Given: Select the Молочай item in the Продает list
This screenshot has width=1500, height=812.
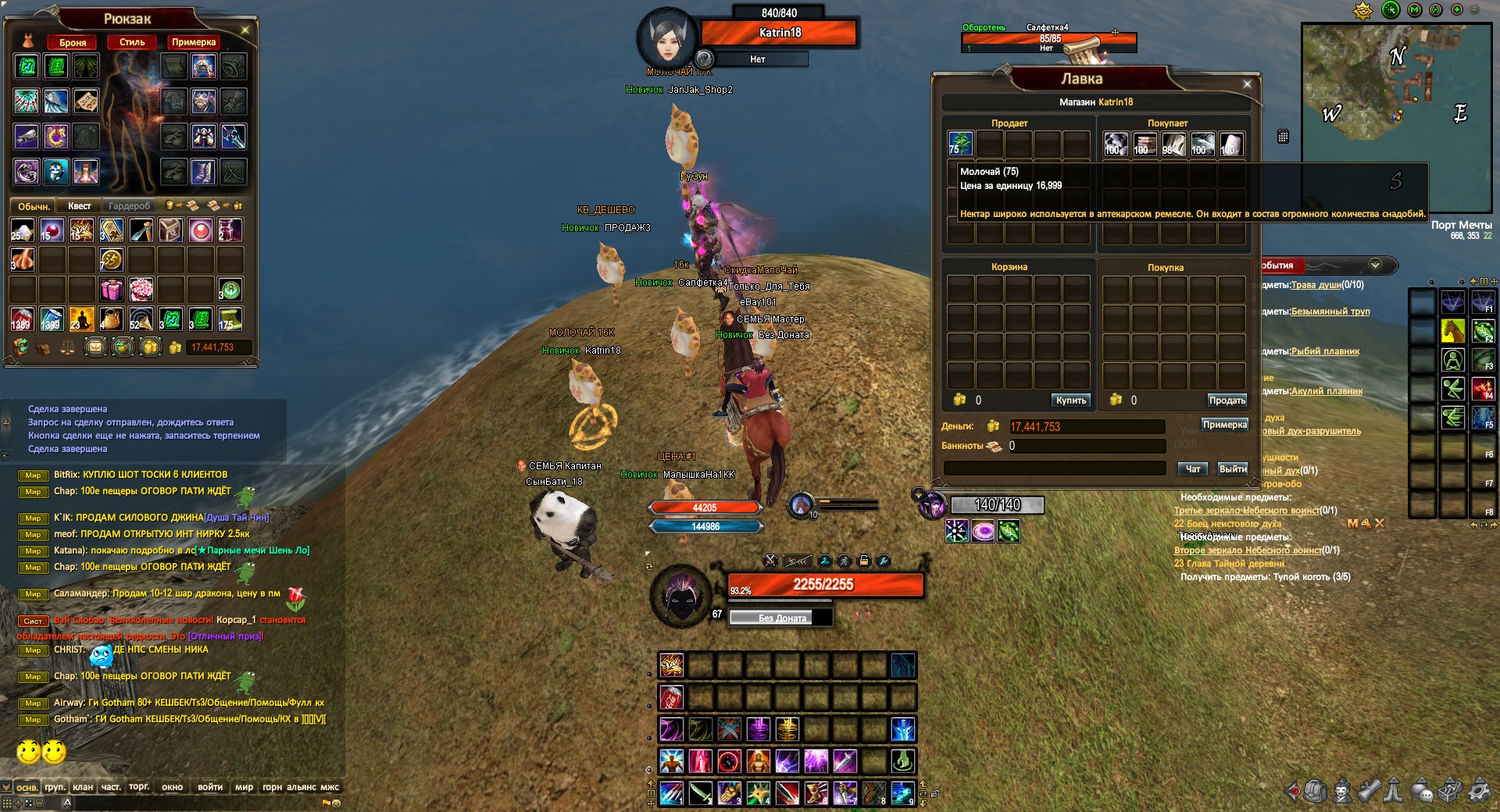Looking at the screenshot, I should click(x=960, y=144).
